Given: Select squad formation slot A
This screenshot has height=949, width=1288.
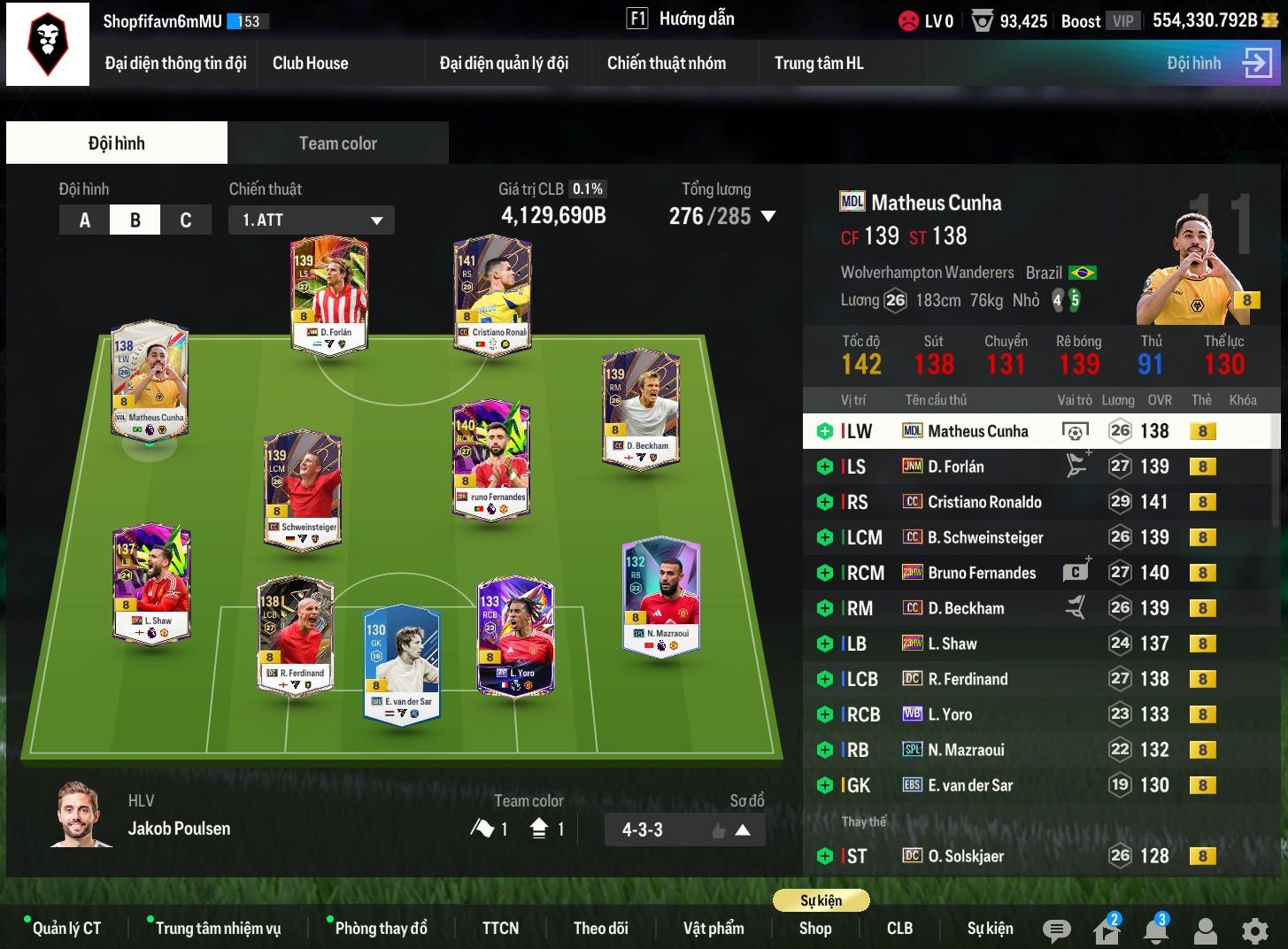Looking at the screenshot, I should (84, 220).
